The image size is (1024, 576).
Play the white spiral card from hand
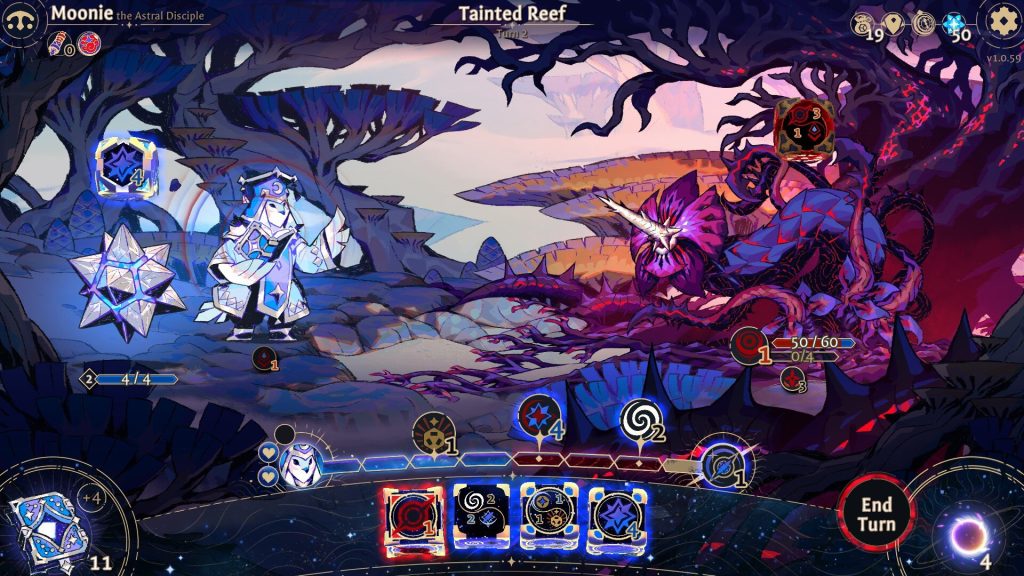point(479,518)
